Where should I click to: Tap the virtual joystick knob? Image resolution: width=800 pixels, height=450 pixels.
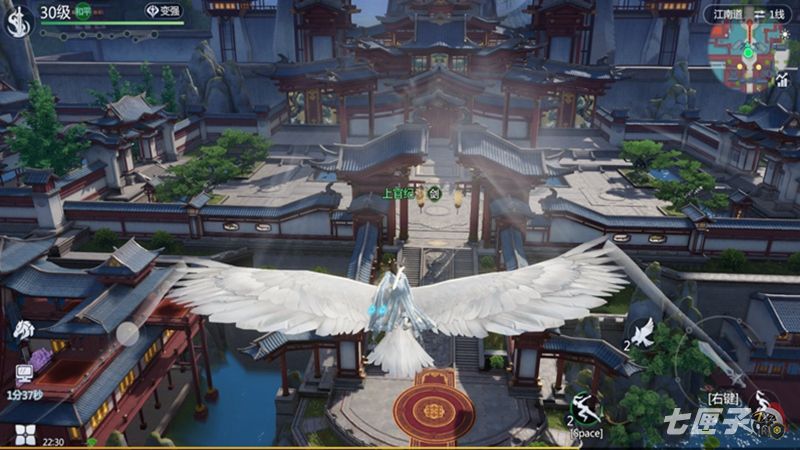click(128, 333)
